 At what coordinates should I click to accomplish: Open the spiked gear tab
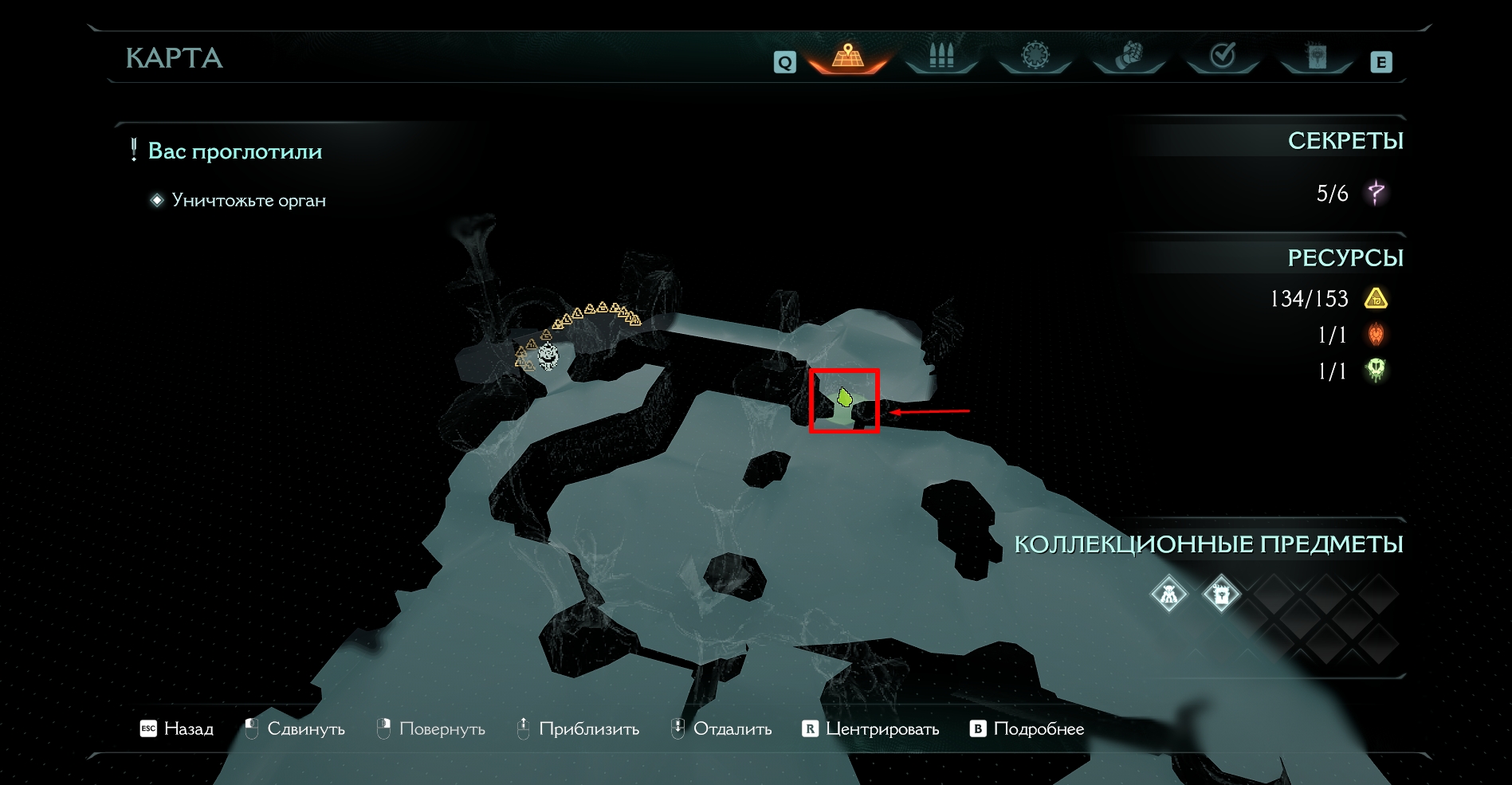coord(1035,56)
